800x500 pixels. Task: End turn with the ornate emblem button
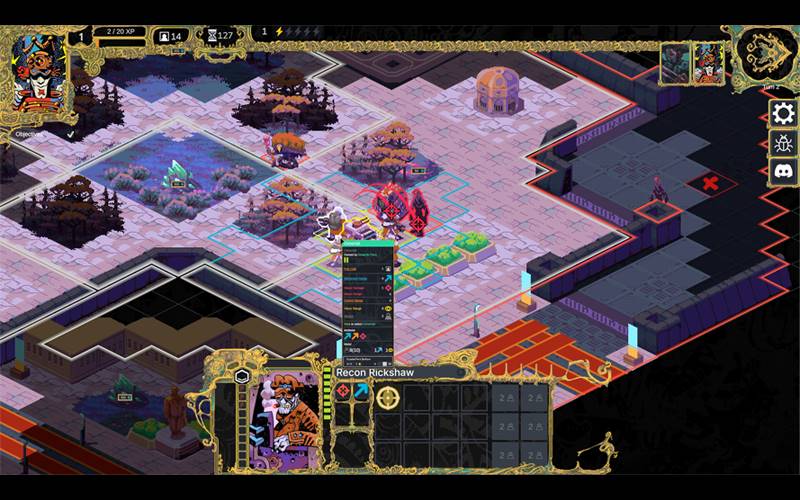(766, 55)
